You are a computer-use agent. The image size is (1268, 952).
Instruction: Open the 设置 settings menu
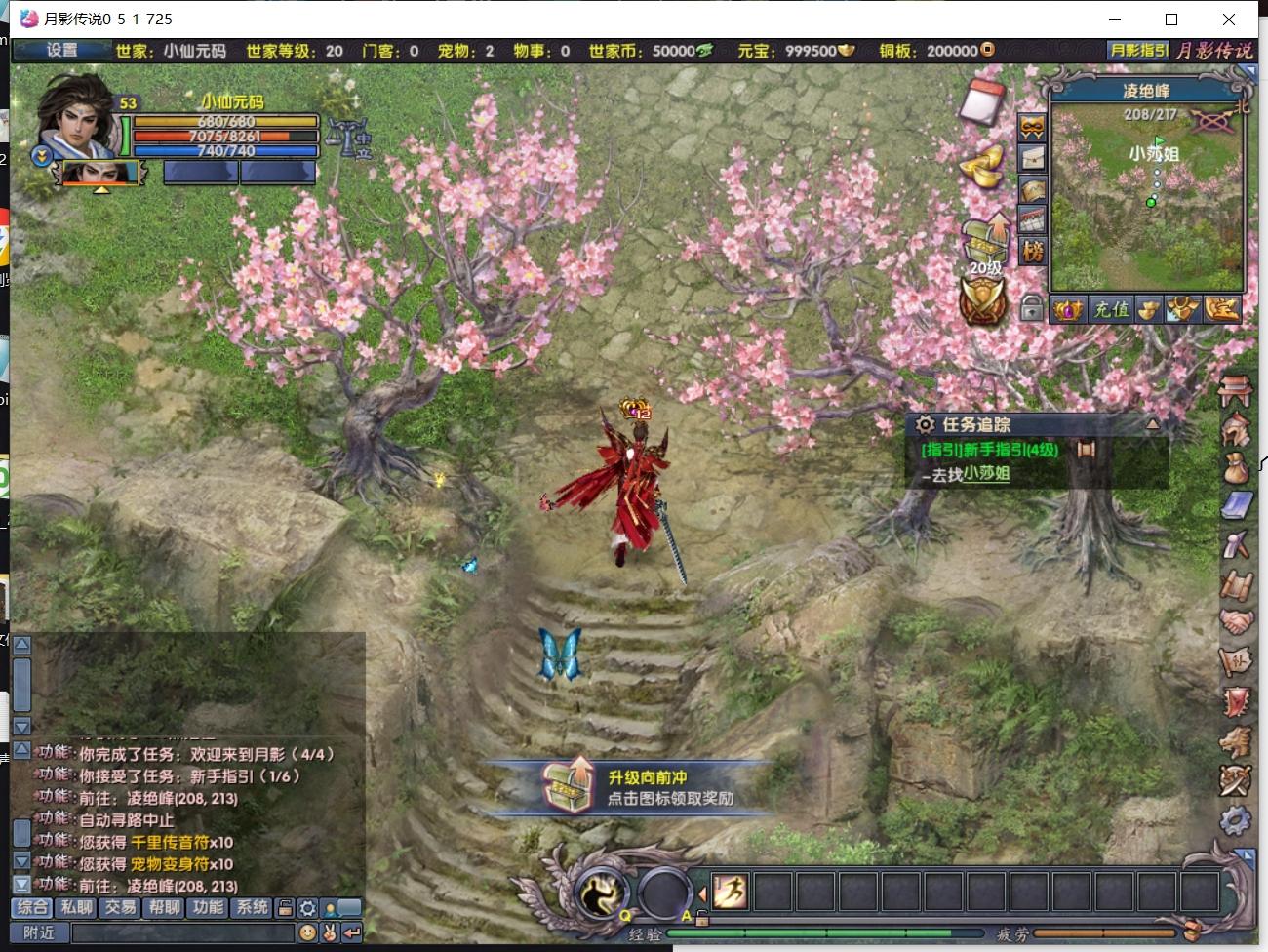point(60,50)
